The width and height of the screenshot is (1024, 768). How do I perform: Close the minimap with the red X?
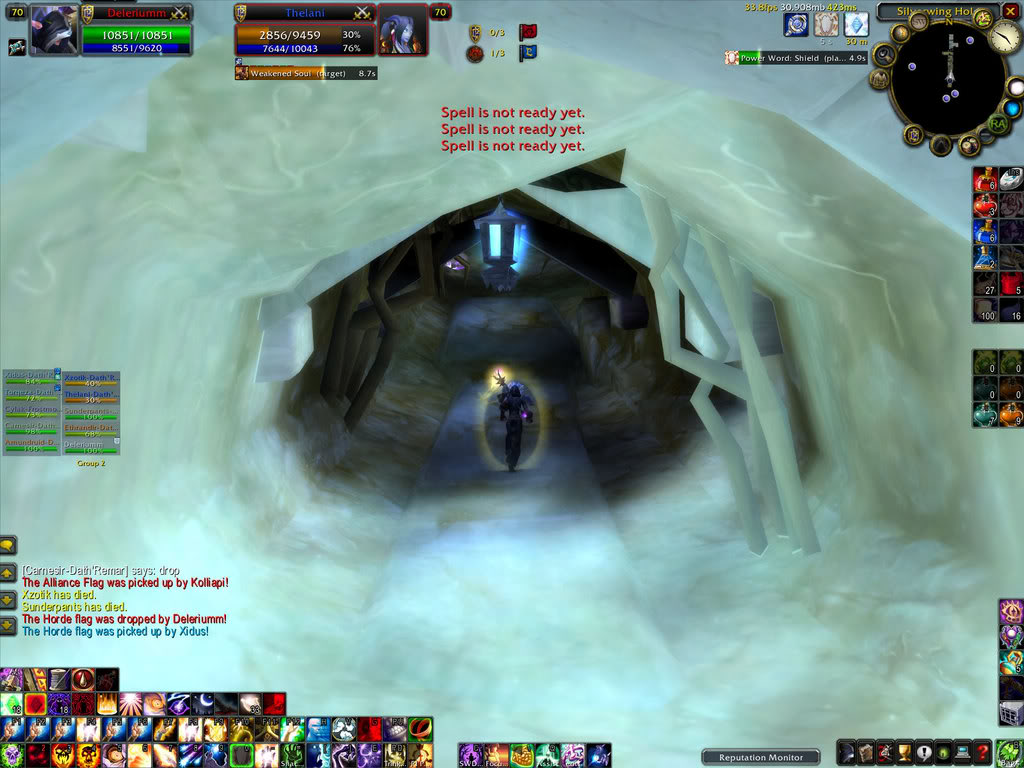pyautogui.click(x=1011, y=12)
